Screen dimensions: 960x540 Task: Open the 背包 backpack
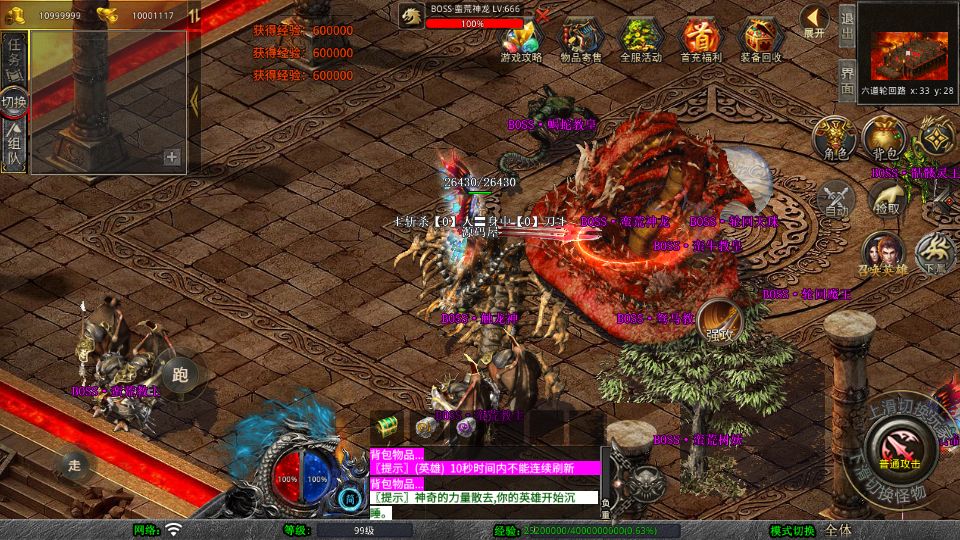(x=884, y=137)
